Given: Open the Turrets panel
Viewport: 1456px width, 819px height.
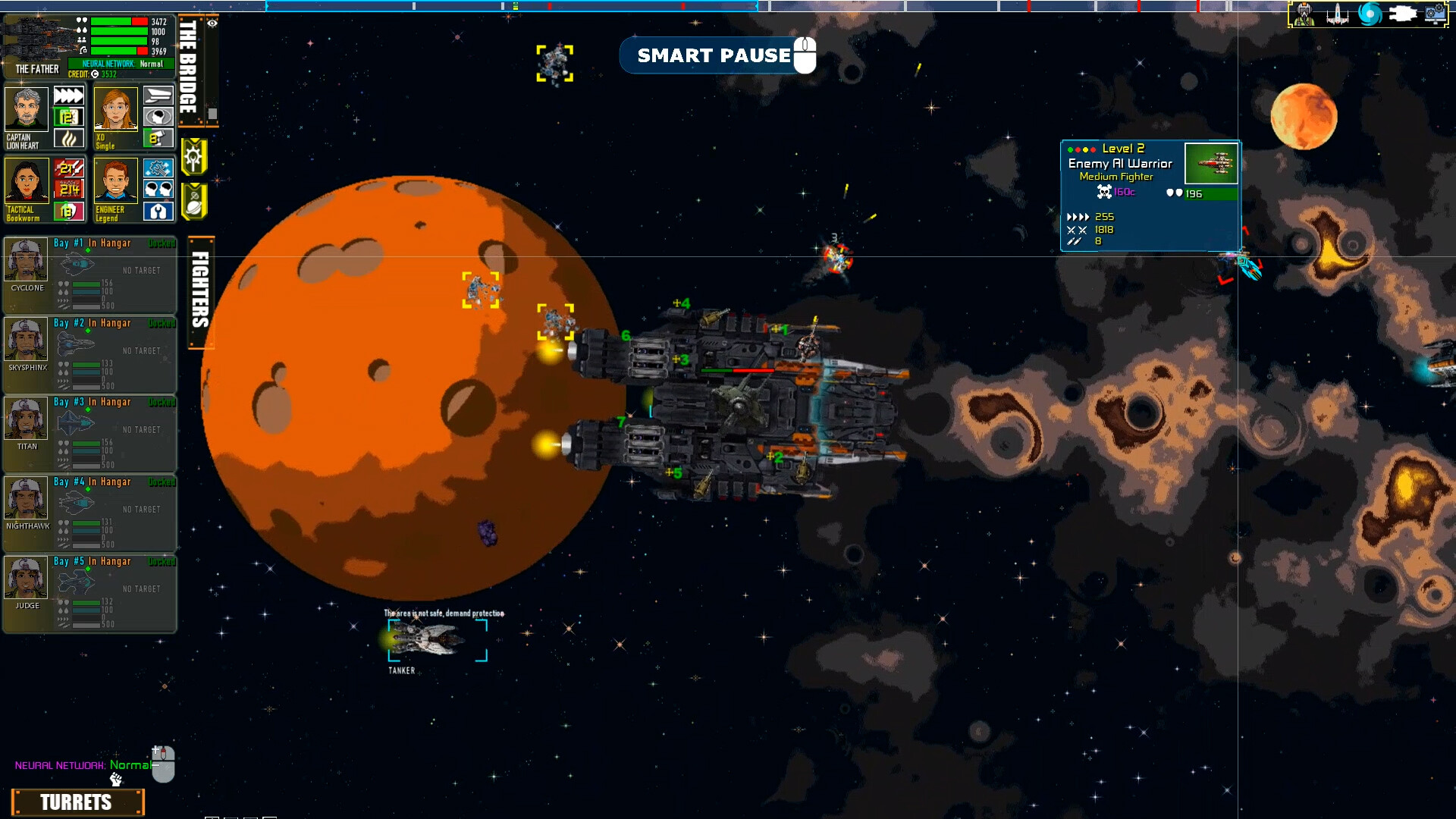Looking at the screenshot, I should [x=77, y=802].
